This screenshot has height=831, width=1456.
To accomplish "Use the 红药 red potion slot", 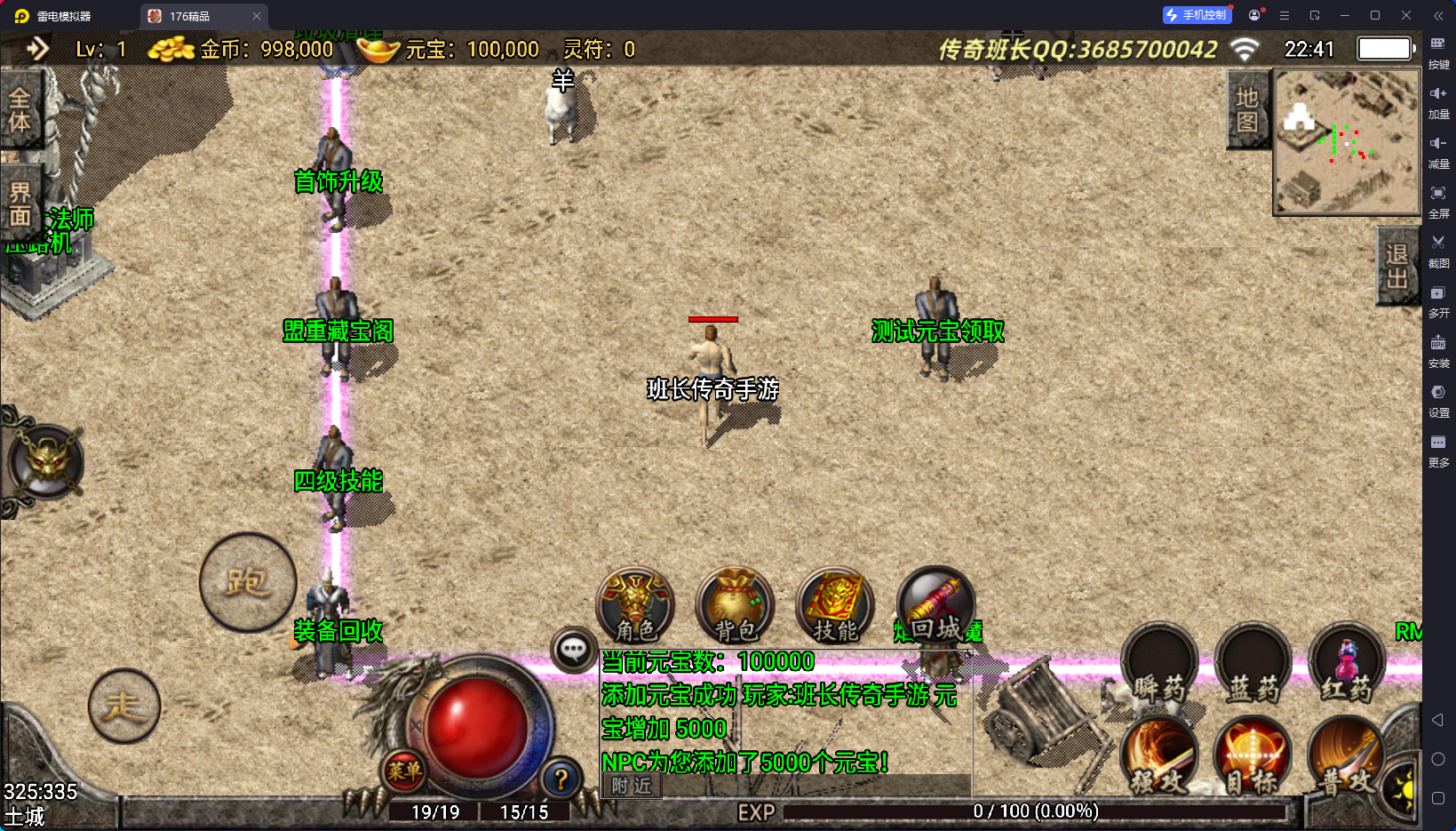I will pos(1347,665).
